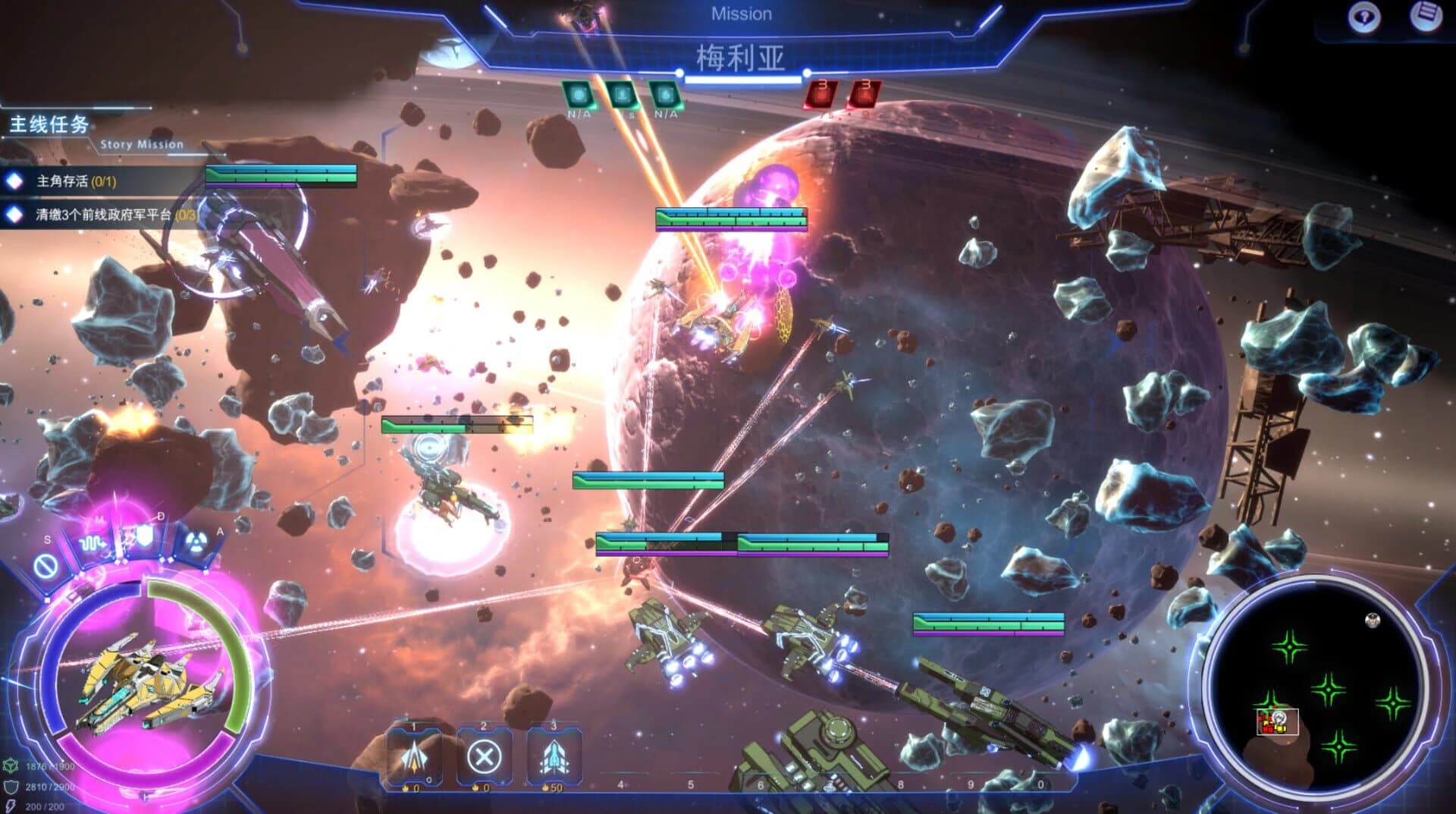Select the wave maneuver ability marked M
Viewport: 1456px width, 814px height.
tap(93, 544)
